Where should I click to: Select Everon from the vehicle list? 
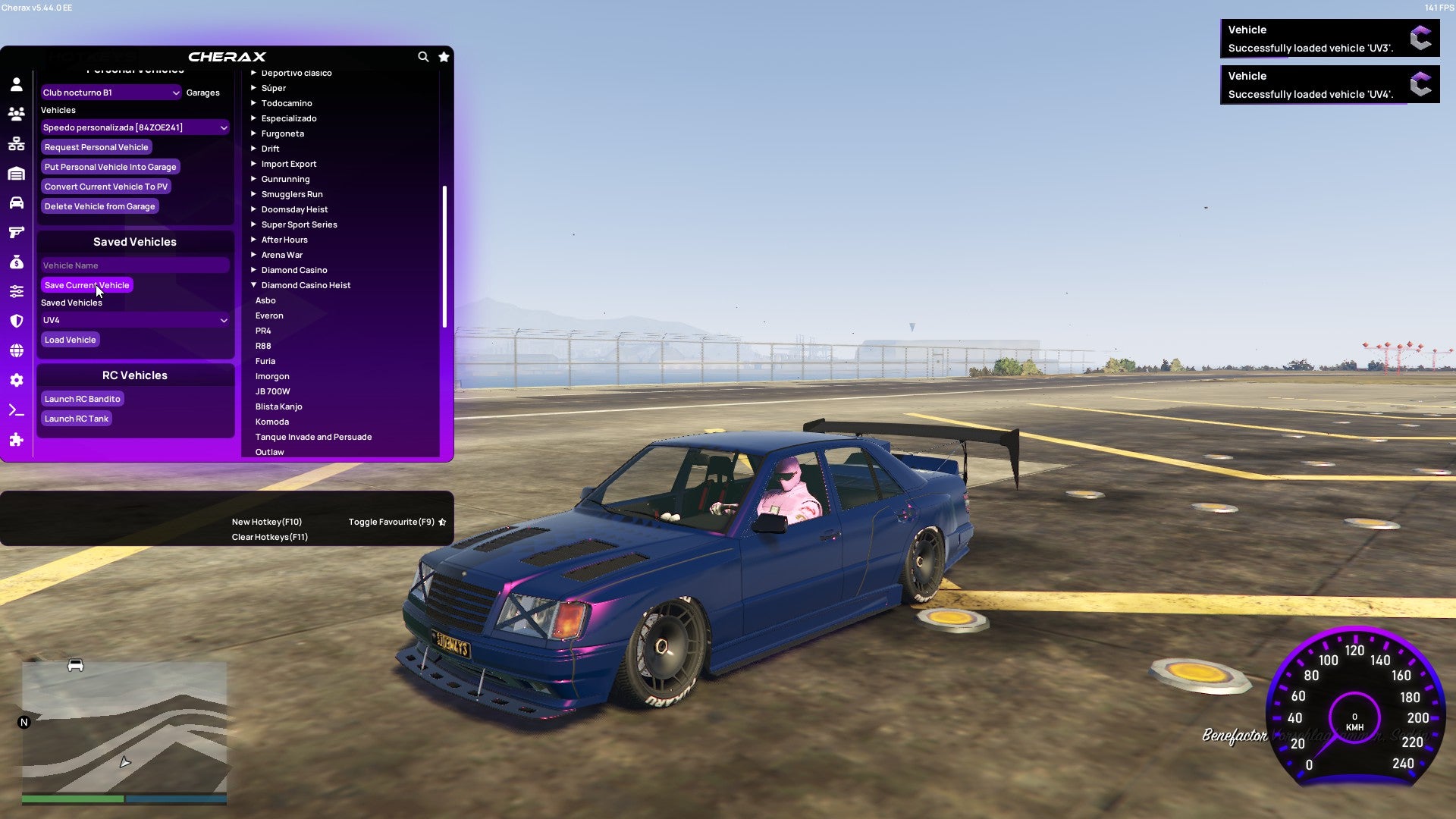coord(269,315)
